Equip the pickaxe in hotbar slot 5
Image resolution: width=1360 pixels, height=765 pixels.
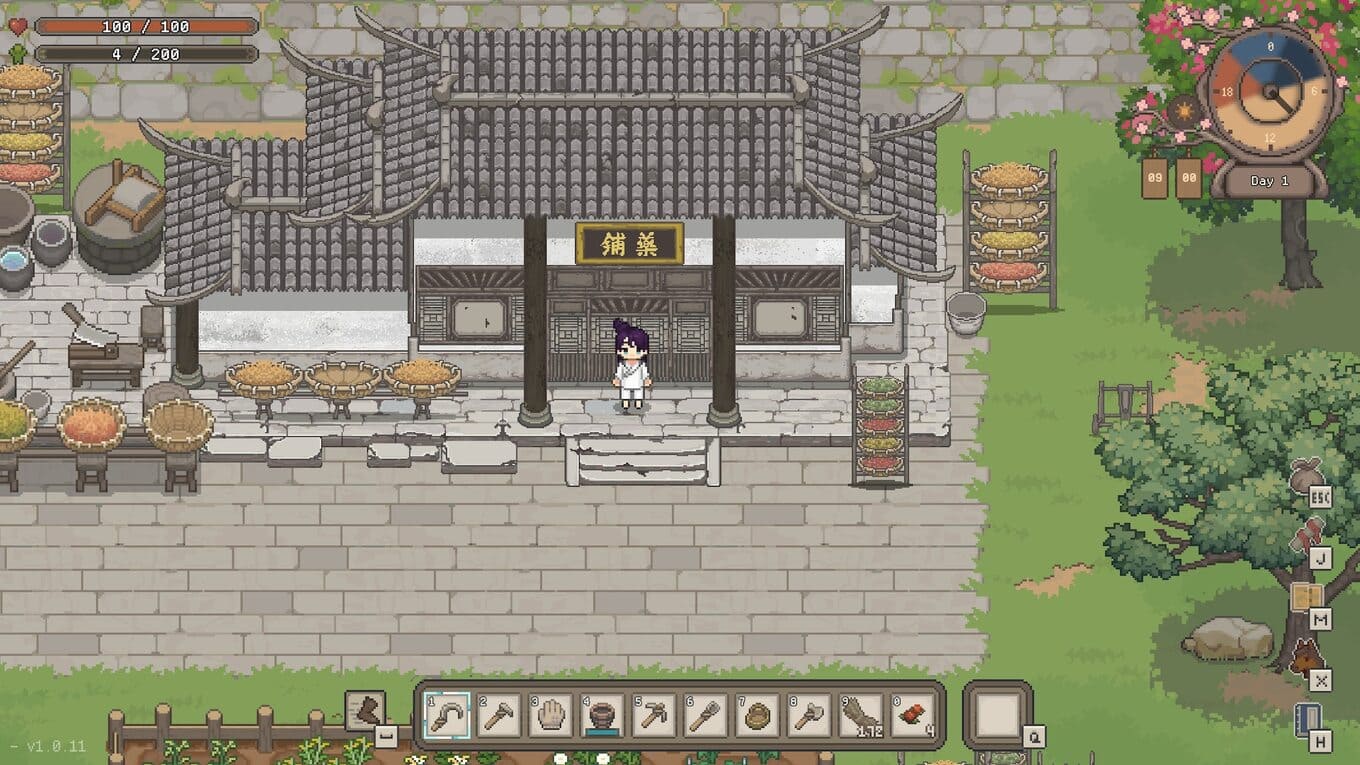(x=654, y=715)
